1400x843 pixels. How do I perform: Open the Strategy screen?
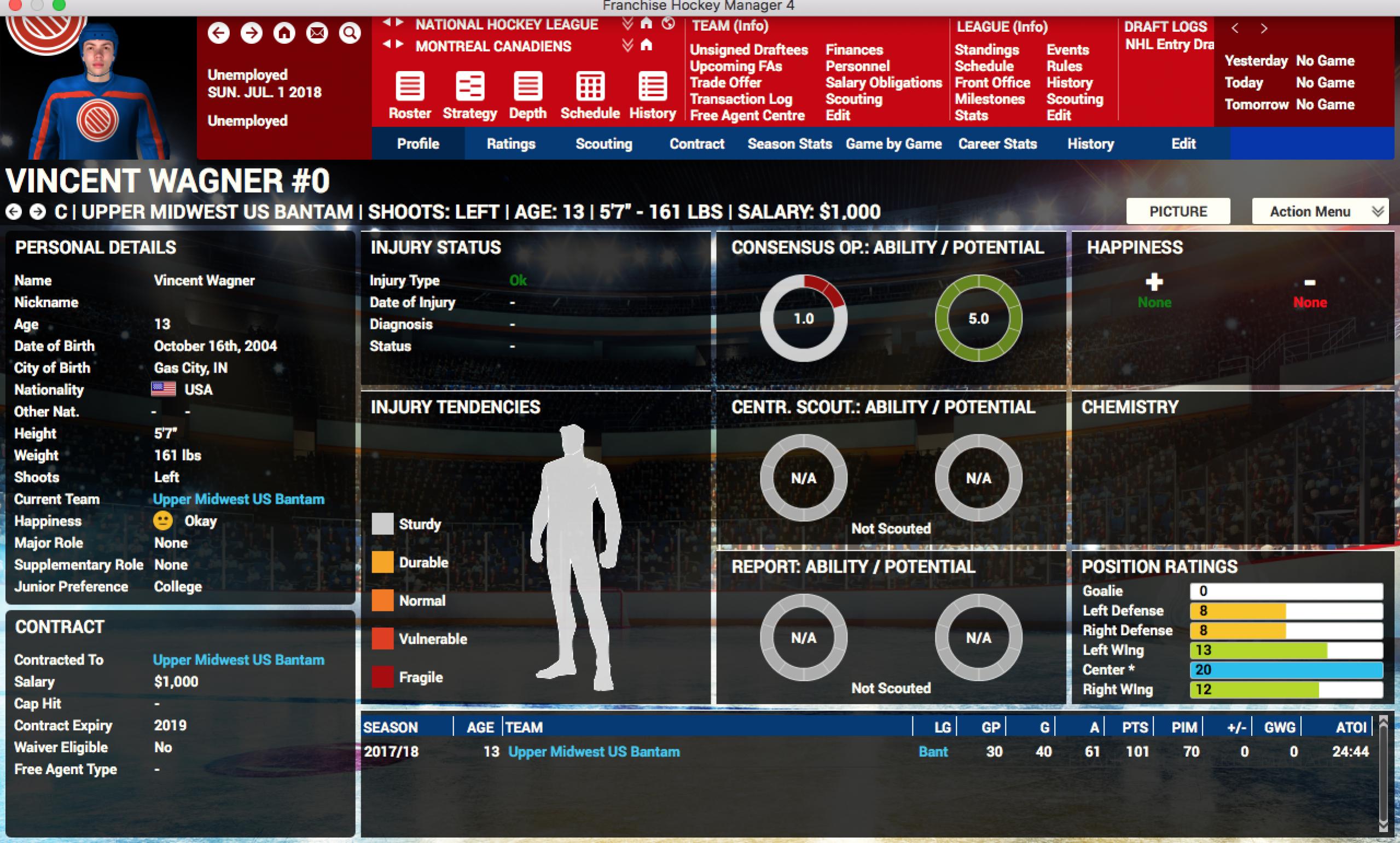coord(470,95)
